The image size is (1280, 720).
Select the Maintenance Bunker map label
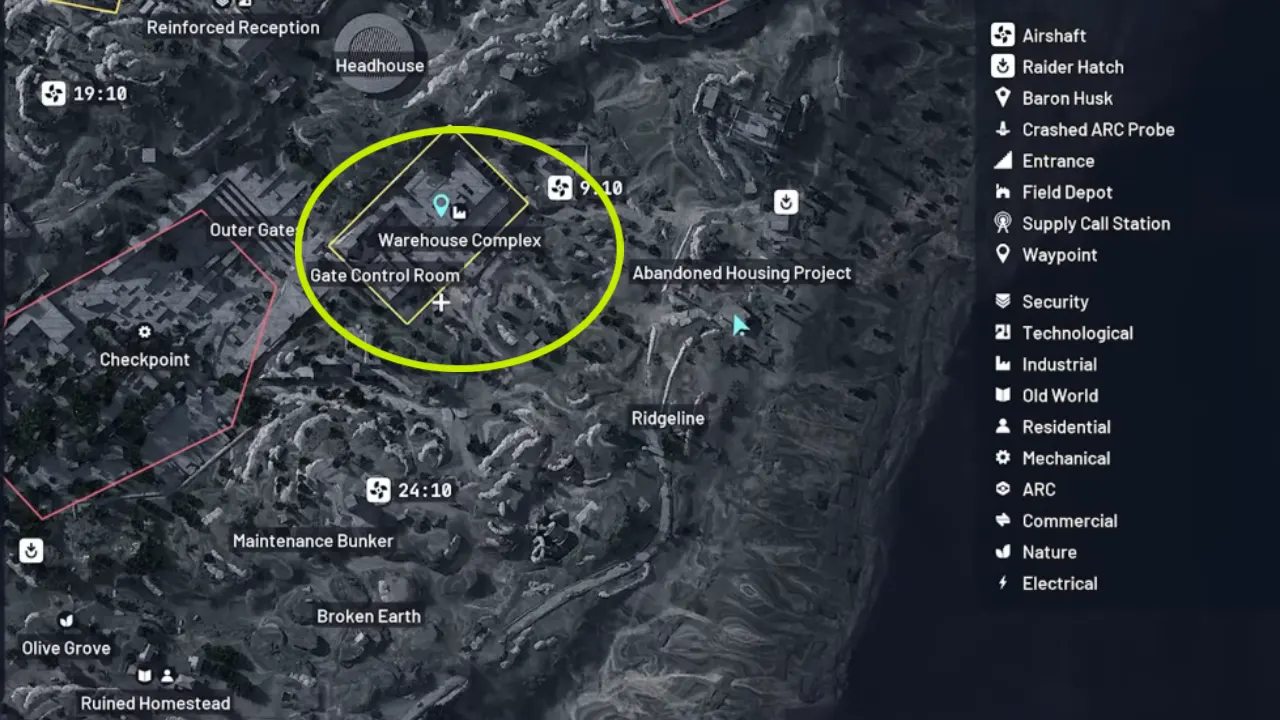[313, 540]
